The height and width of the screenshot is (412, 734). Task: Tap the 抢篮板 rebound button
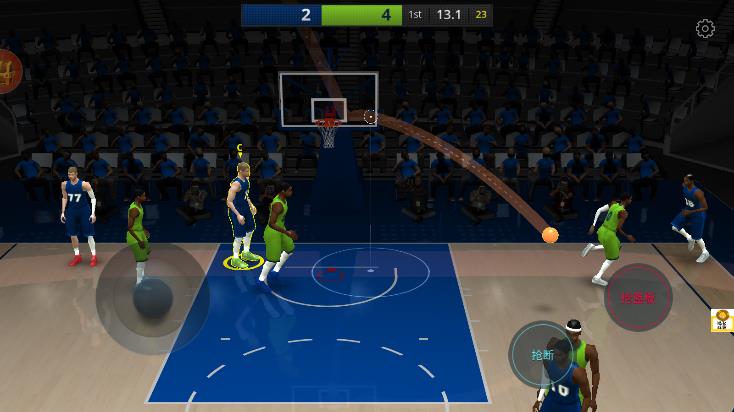tap(638, 297)
